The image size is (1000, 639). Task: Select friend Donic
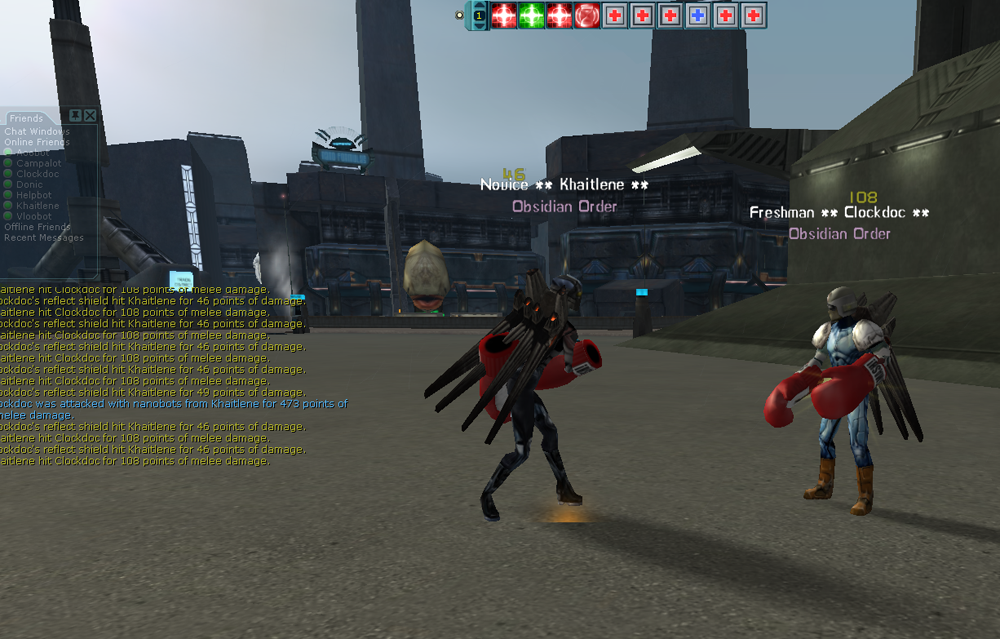coord(30,184)
